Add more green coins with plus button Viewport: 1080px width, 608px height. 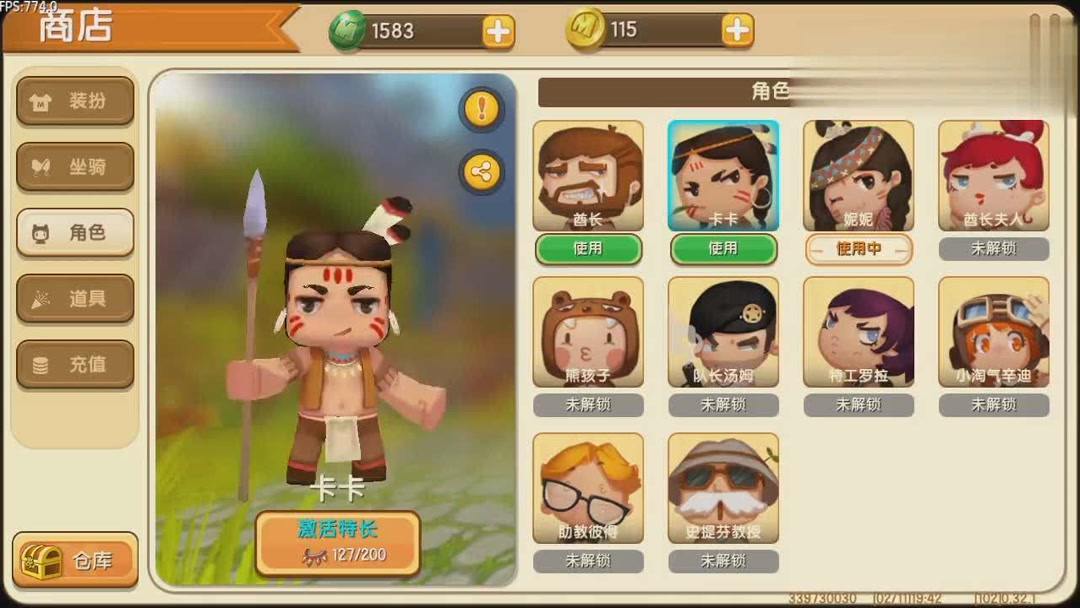(x=498, y=31)
